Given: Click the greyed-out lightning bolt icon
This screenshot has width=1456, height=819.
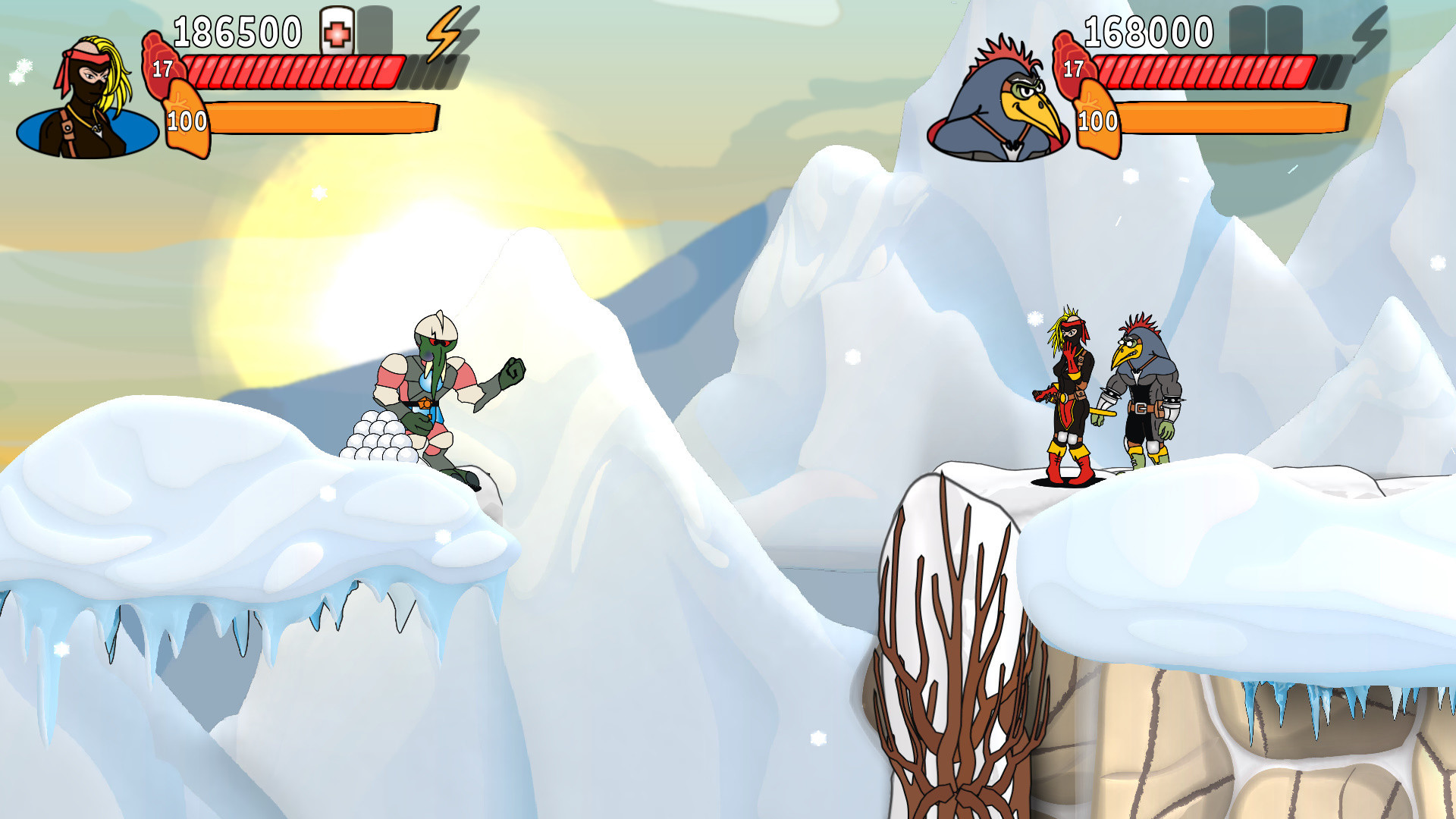Looking at the screenshot, I should click(1370, 35).
